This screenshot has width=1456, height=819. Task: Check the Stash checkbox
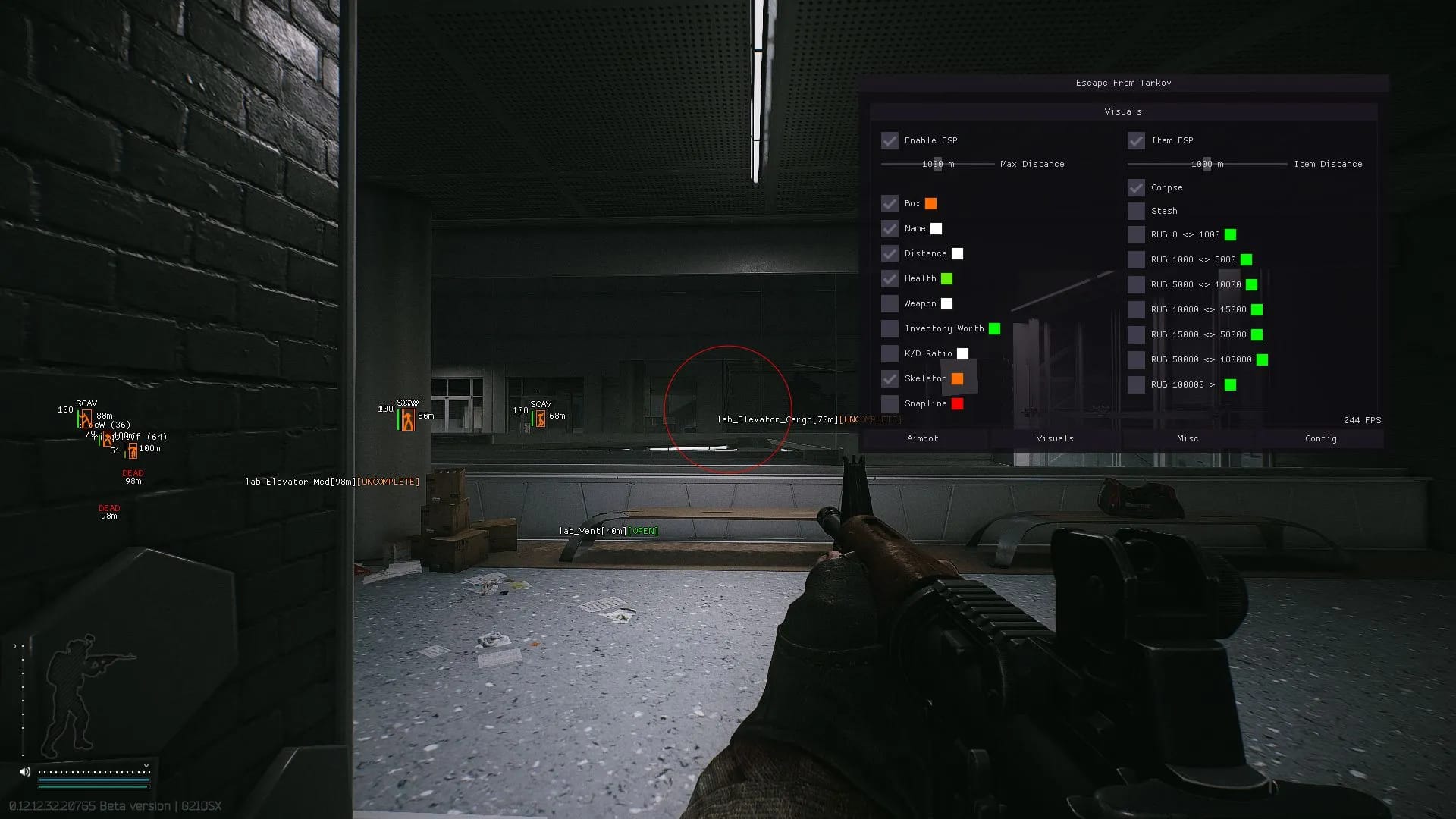pos(1136,211)
